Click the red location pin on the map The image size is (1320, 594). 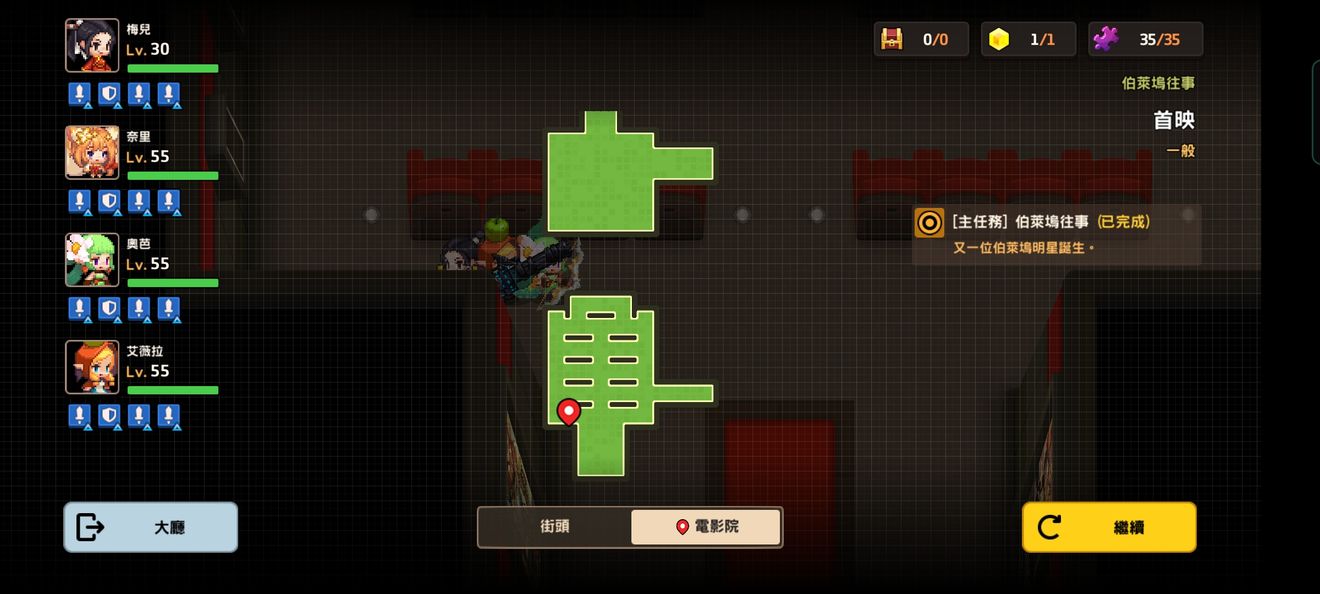point(568,411)
